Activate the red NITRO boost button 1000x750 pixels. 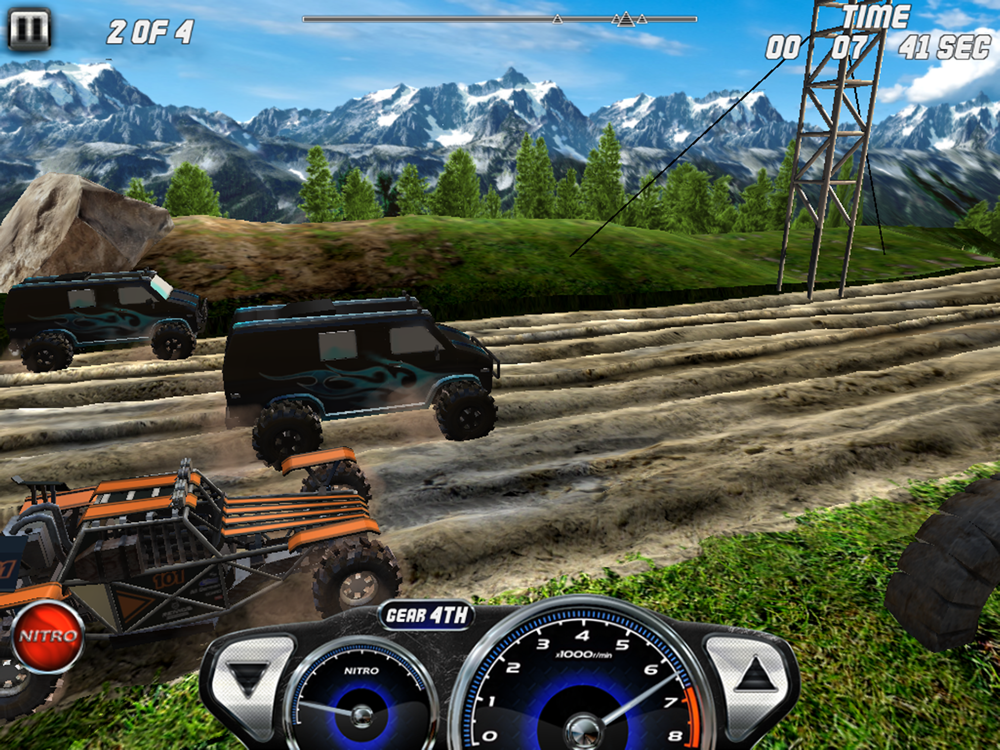tap(46, 636)
